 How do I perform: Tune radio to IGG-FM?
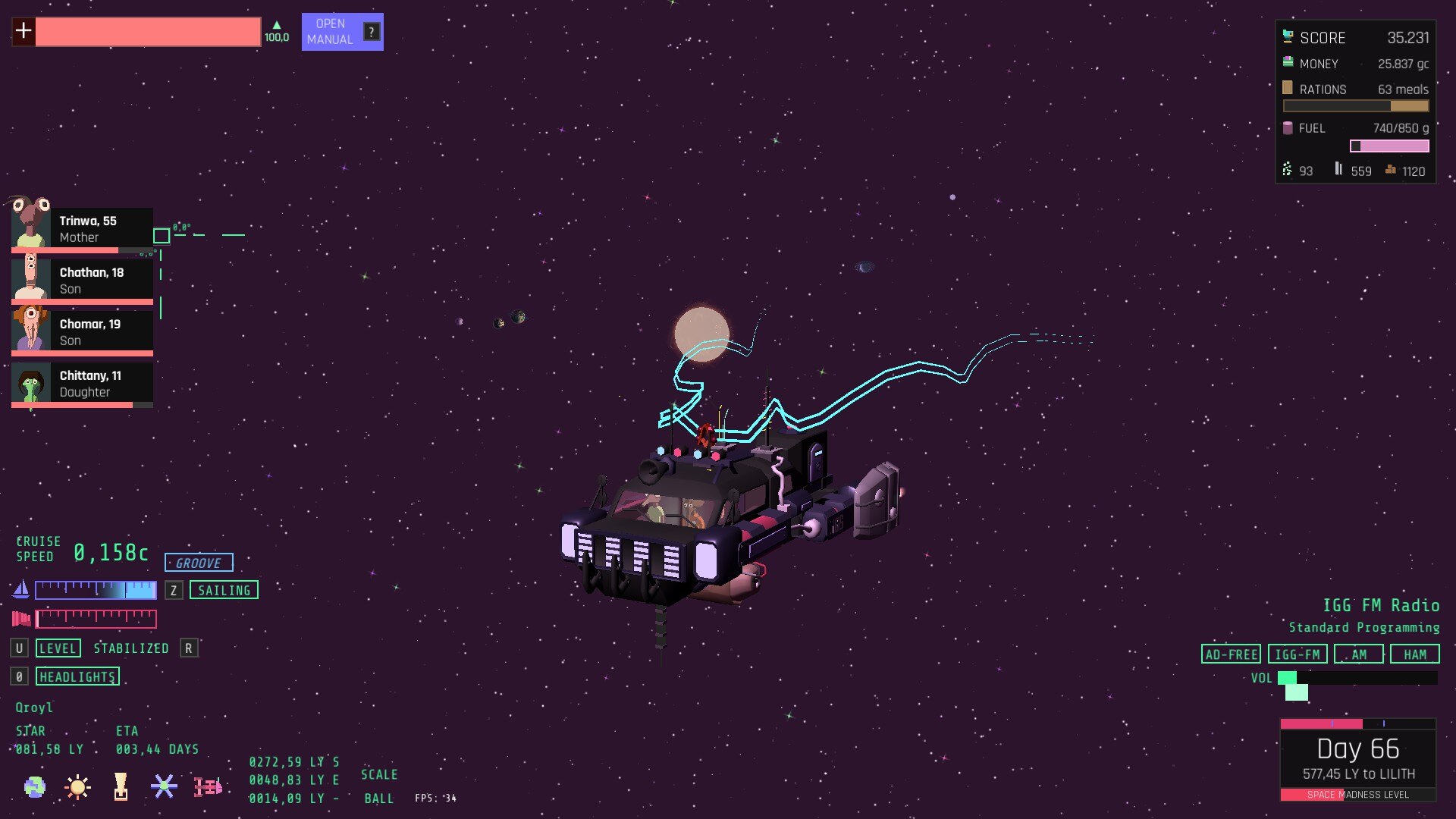(x=1297, y=654)
